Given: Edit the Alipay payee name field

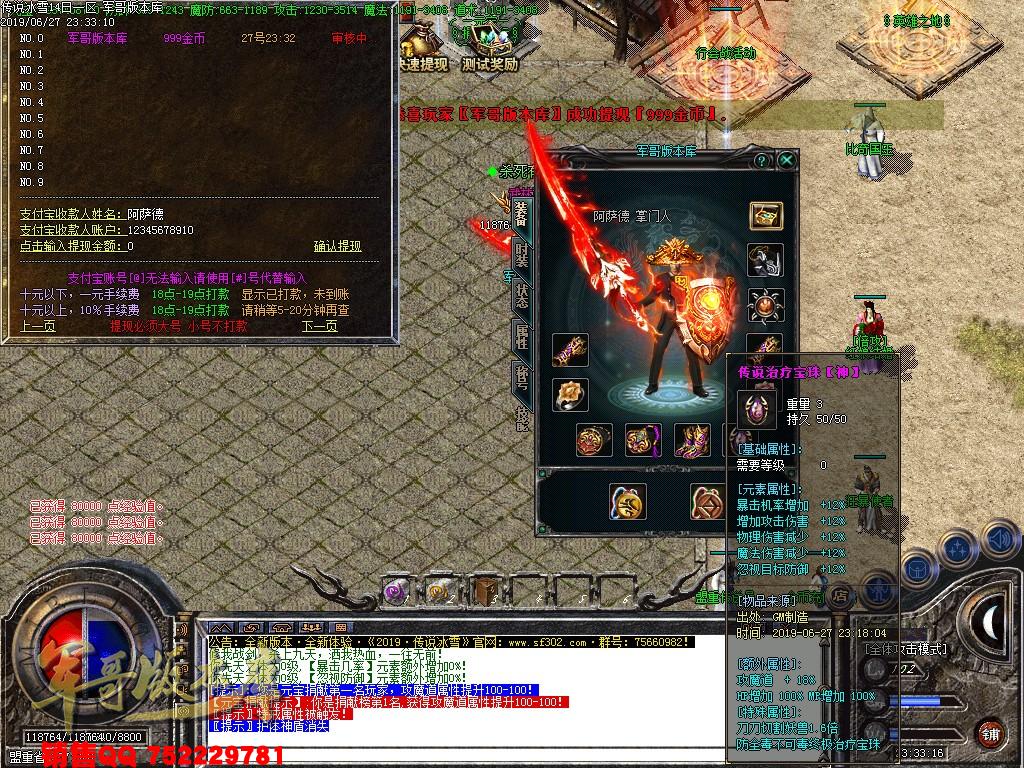Looking at the screenshot, I should pos(145,214).
